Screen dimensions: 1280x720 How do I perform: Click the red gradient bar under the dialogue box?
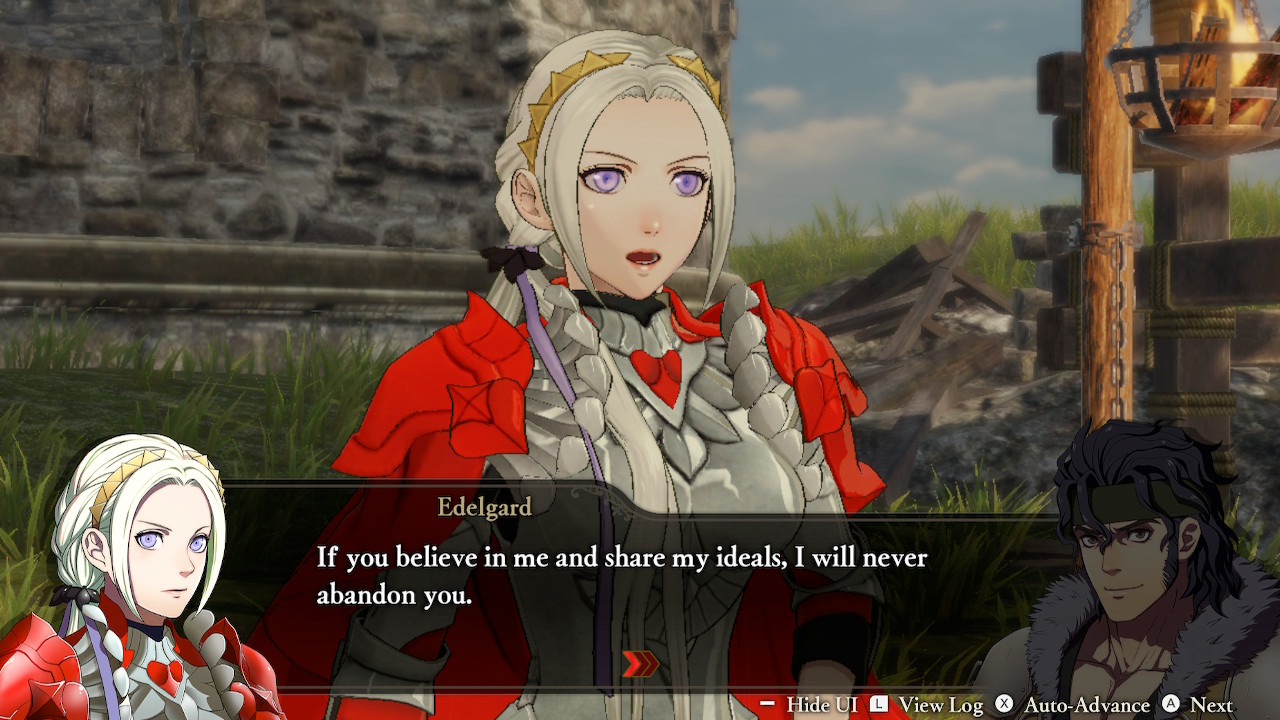640,690
